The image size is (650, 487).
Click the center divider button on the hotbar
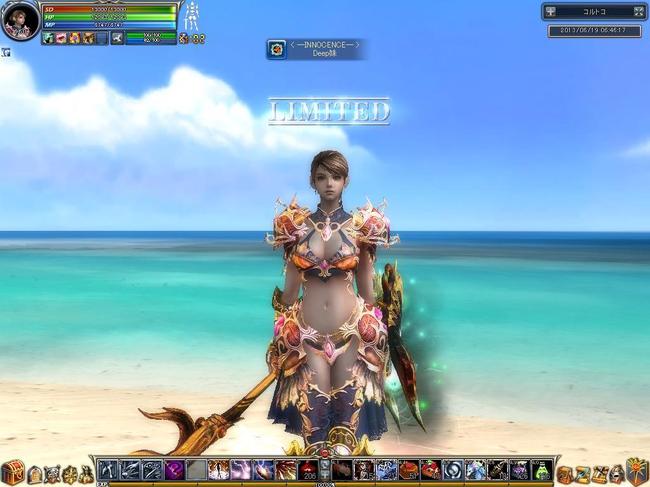click(324, 469)
